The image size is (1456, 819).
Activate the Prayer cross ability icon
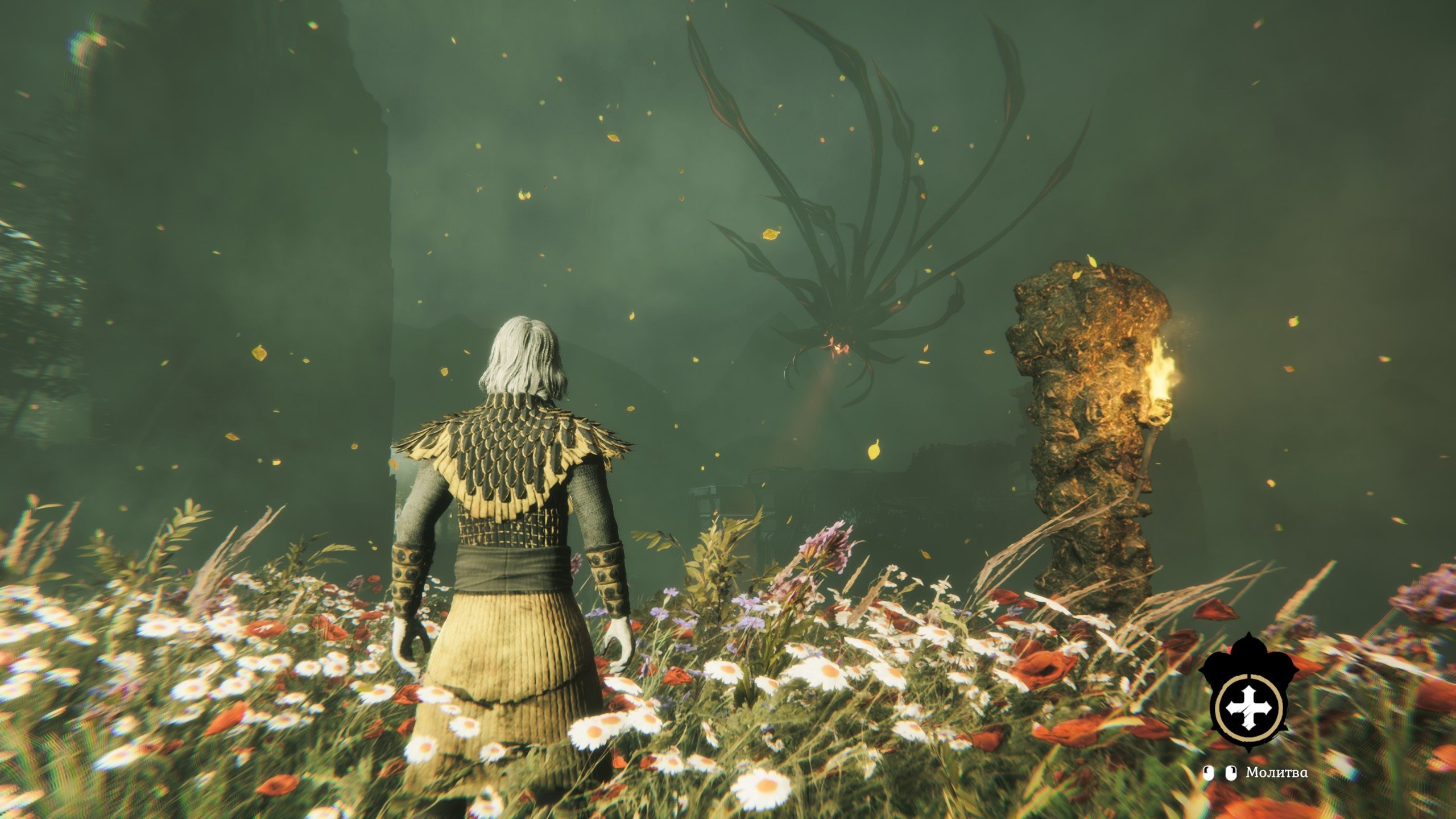pyautogui.click(x=1244, y=707)
